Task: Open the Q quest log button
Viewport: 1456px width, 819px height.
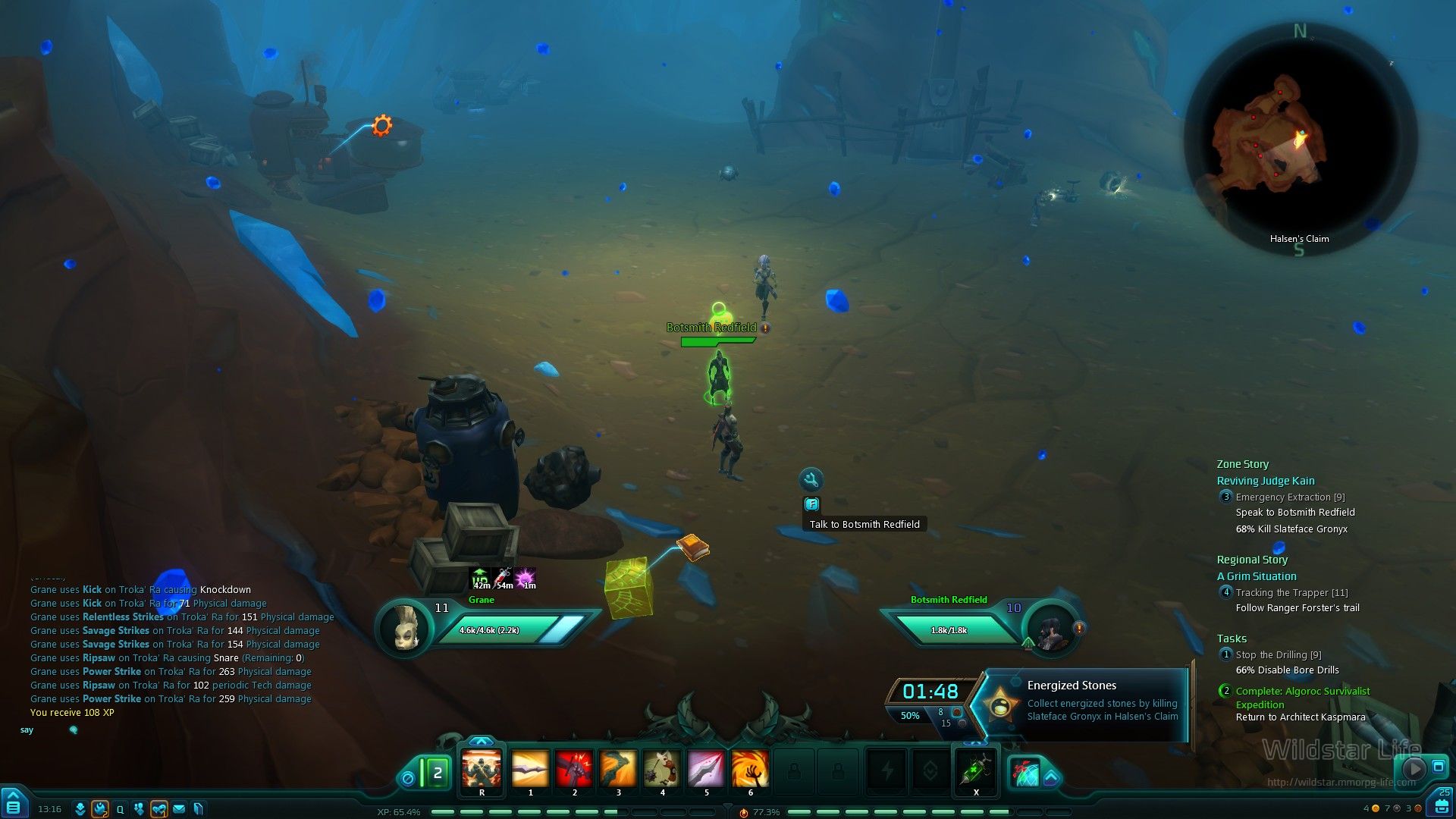Action: (x=120, y=809)
